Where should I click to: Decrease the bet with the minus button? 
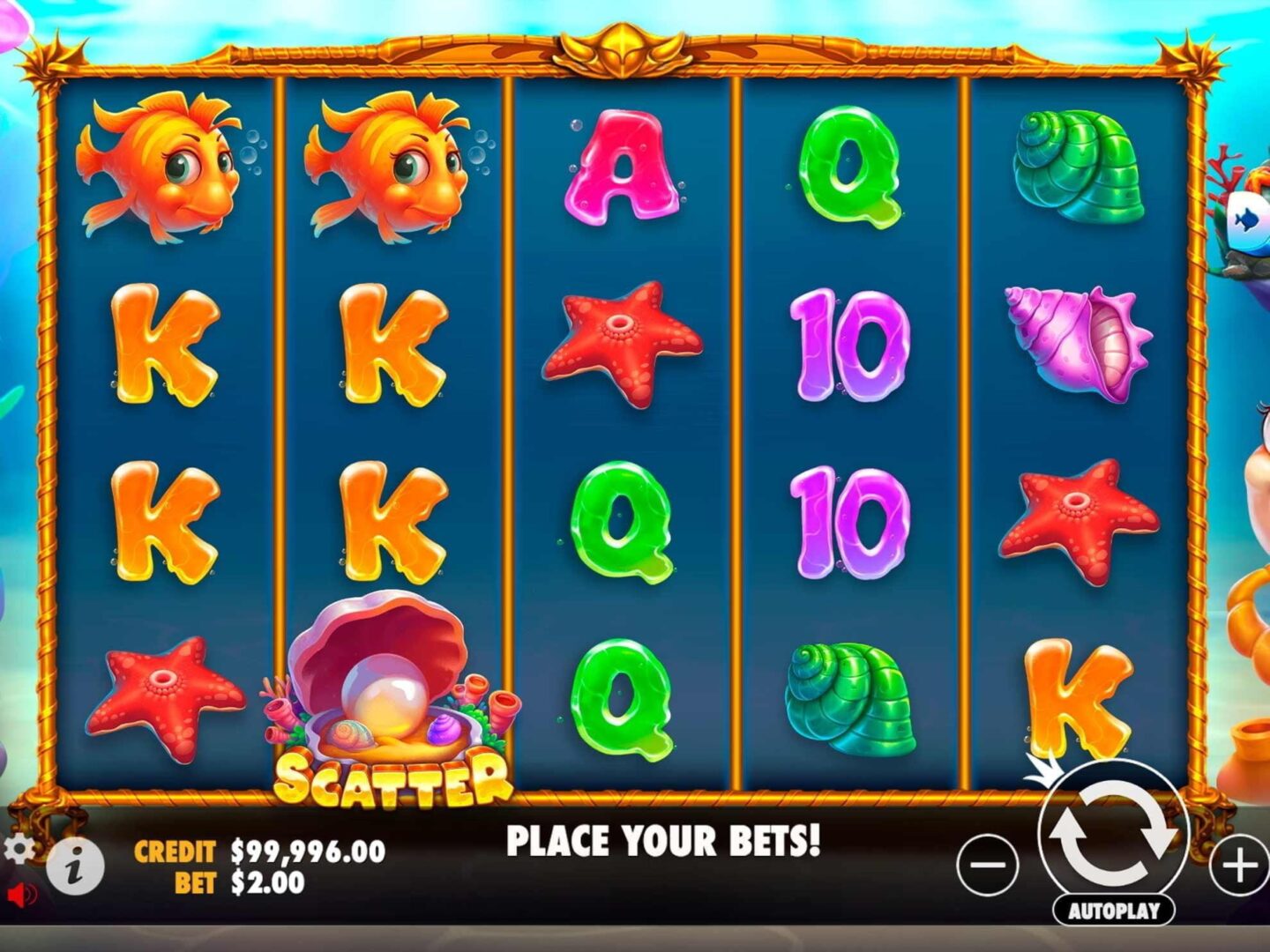[988, 865]
